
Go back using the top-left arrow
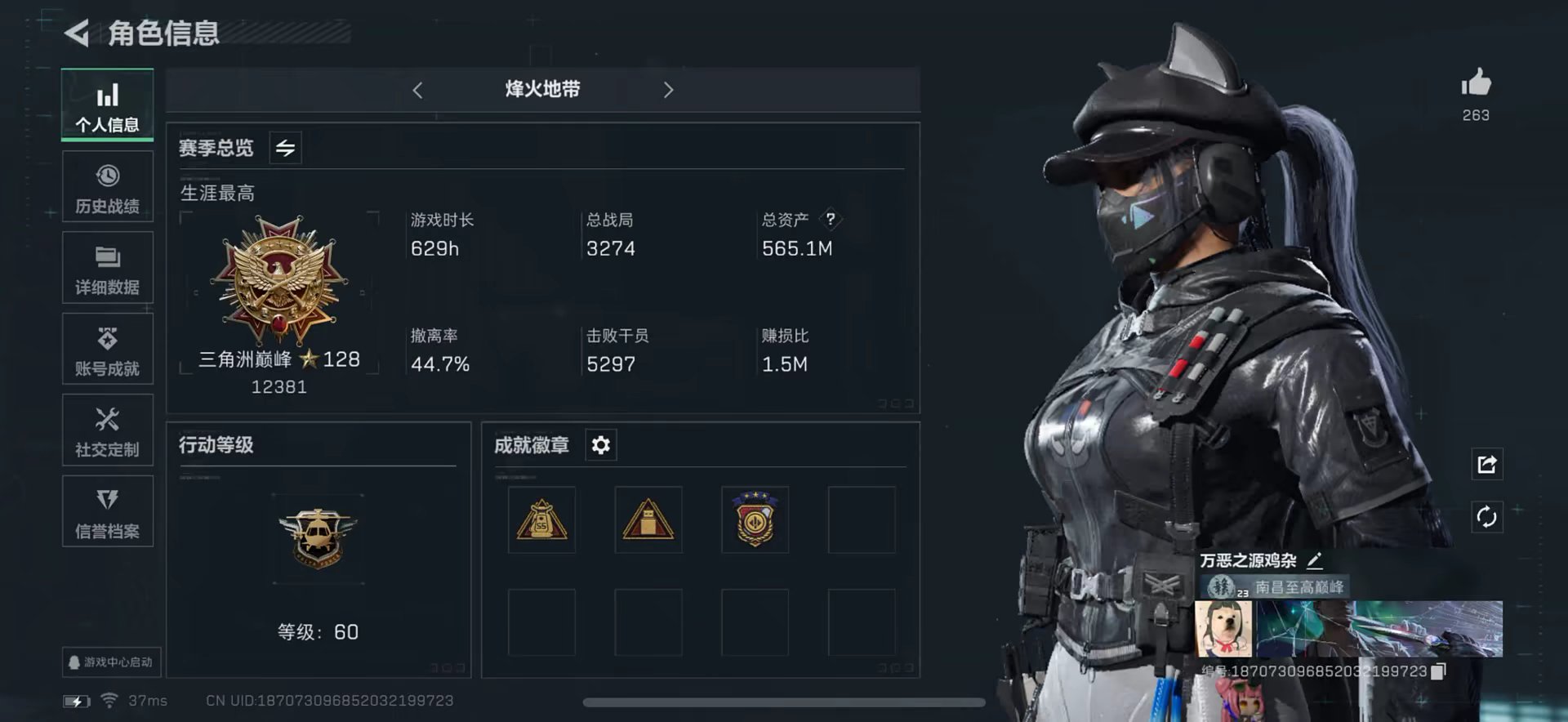coord(77,33)
